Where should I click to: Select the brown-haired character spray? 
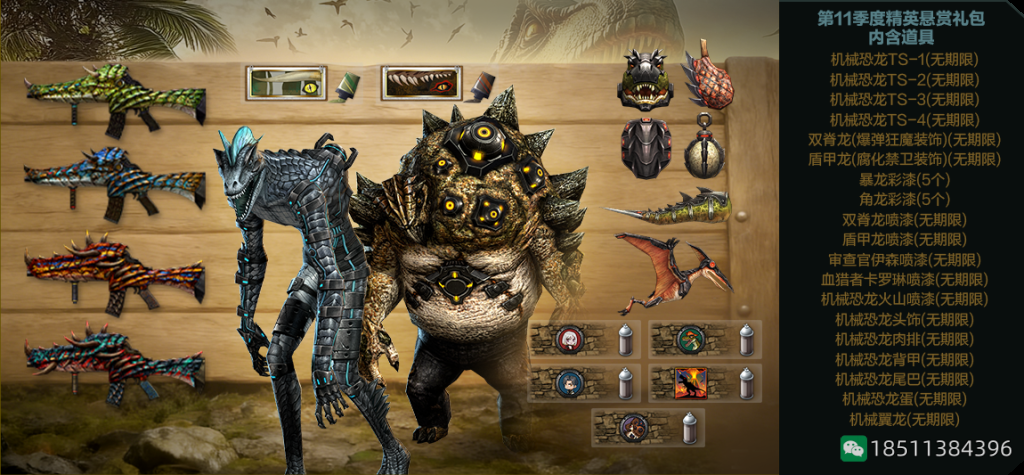(634, 427)
